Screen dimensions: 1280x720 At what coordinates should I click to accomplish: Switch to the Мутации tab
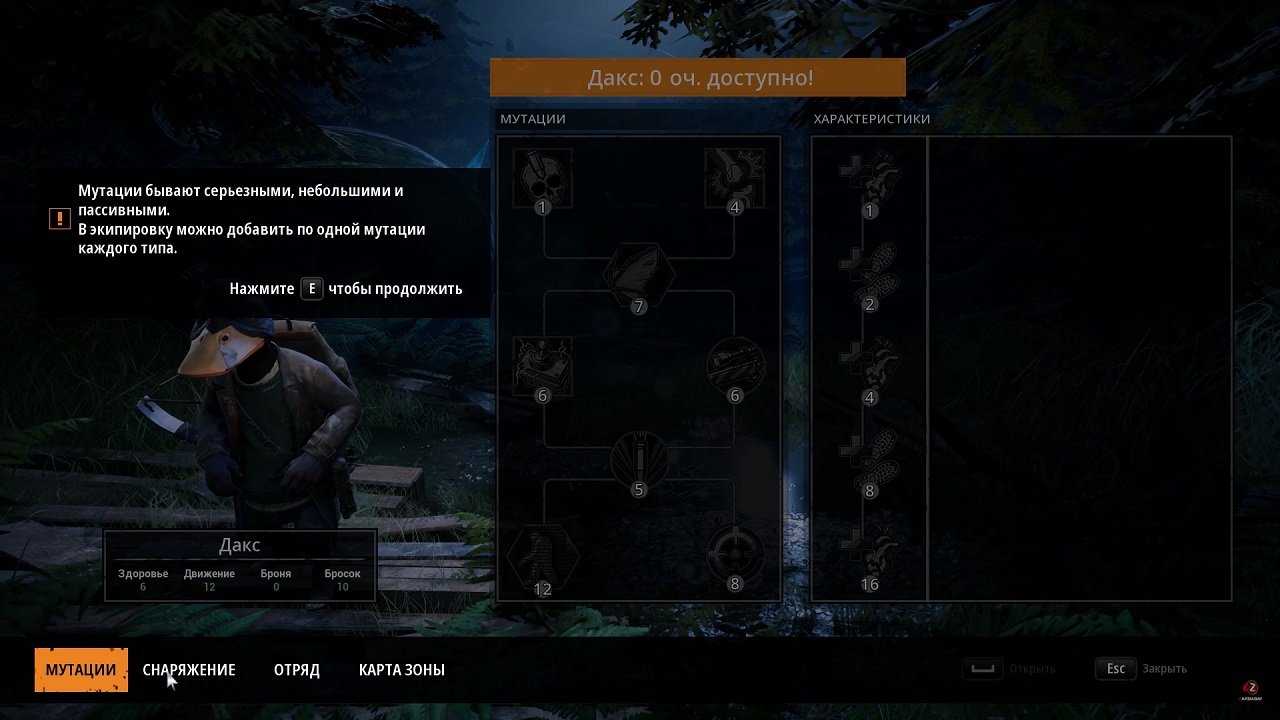(81, 670)
